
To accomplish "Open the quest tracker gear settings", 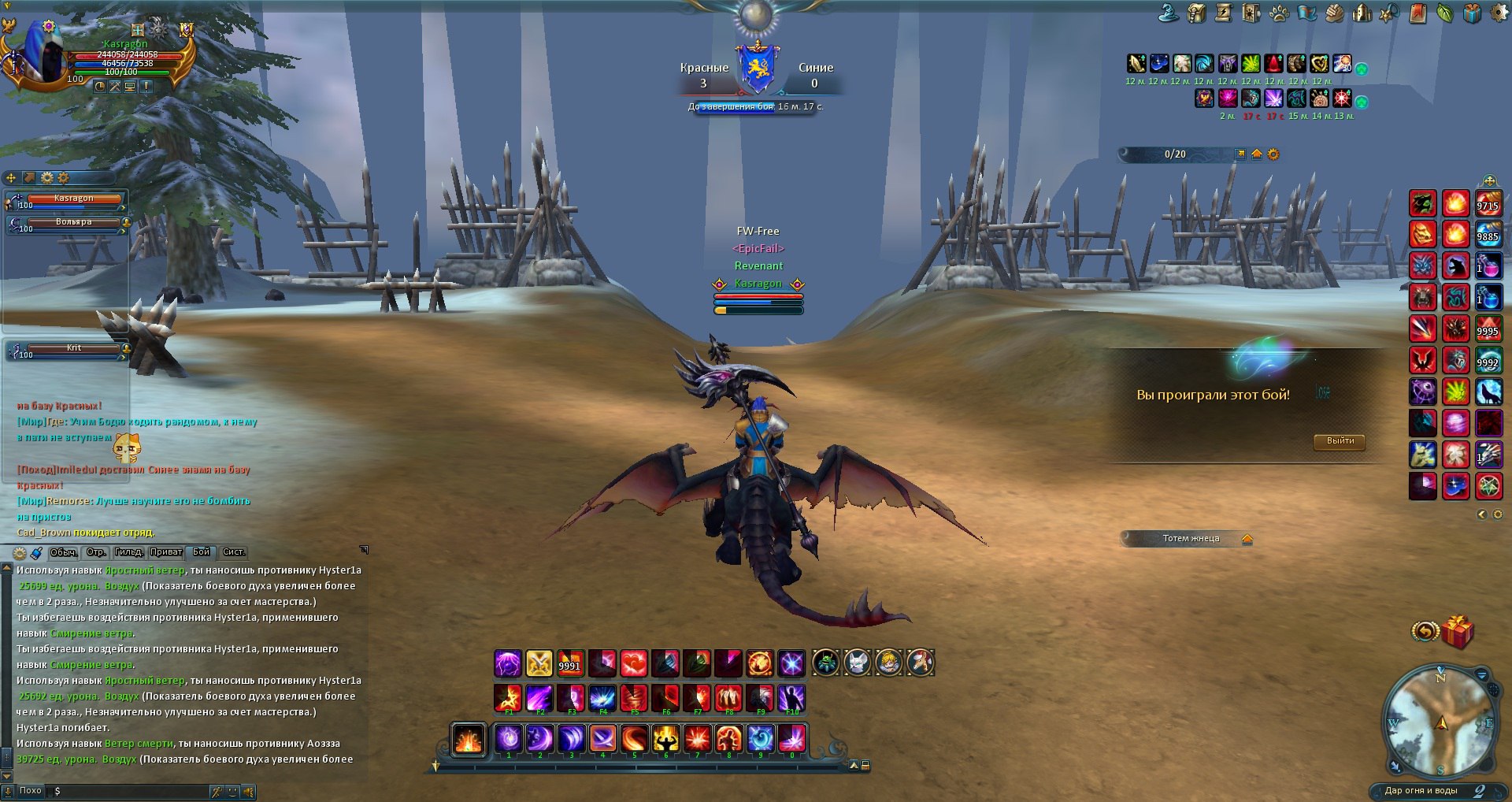I will click(1273, 154).
